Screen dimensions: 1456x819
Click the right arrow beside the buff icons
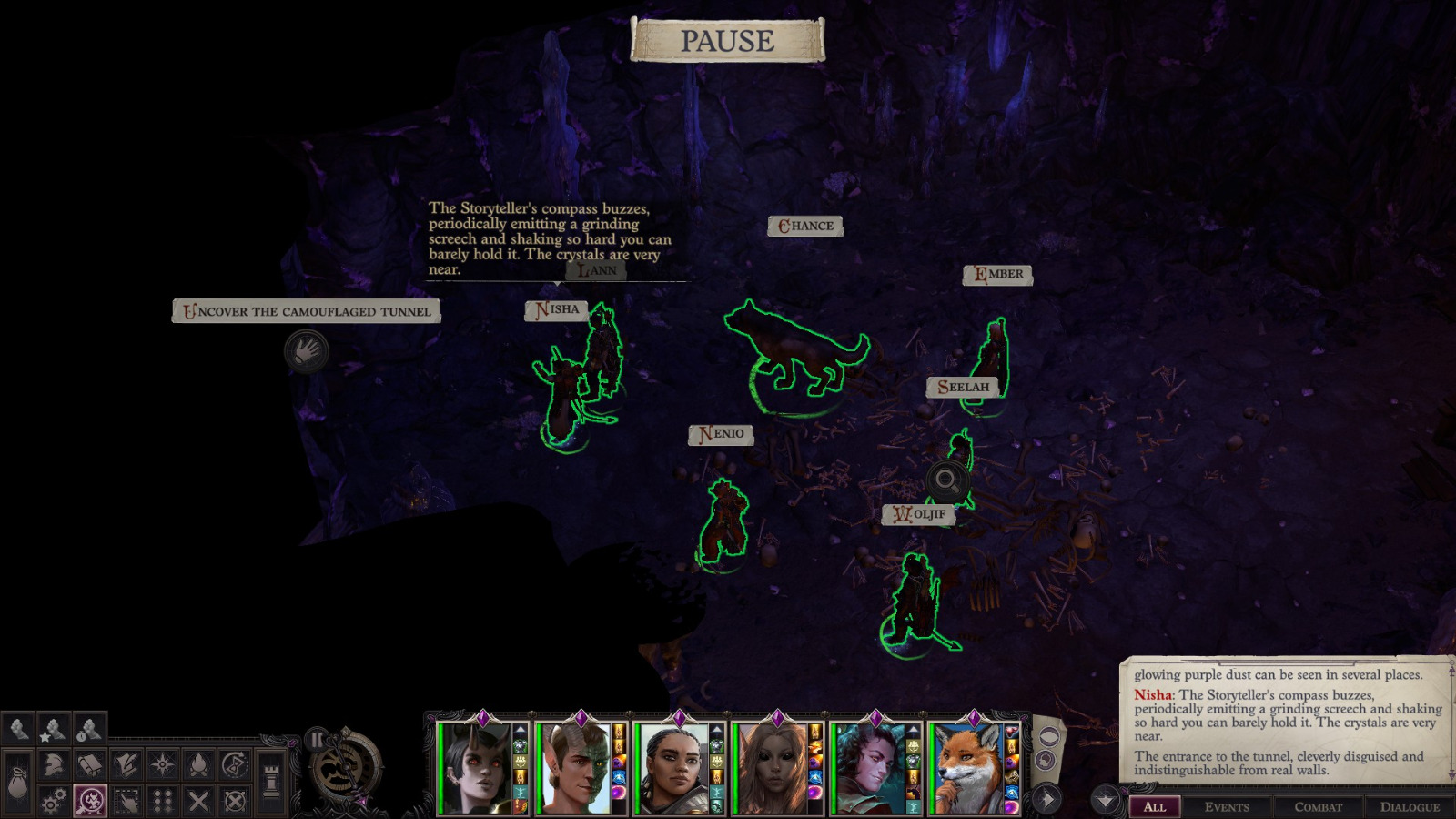pyautogui.click(x=1046, y=798)
